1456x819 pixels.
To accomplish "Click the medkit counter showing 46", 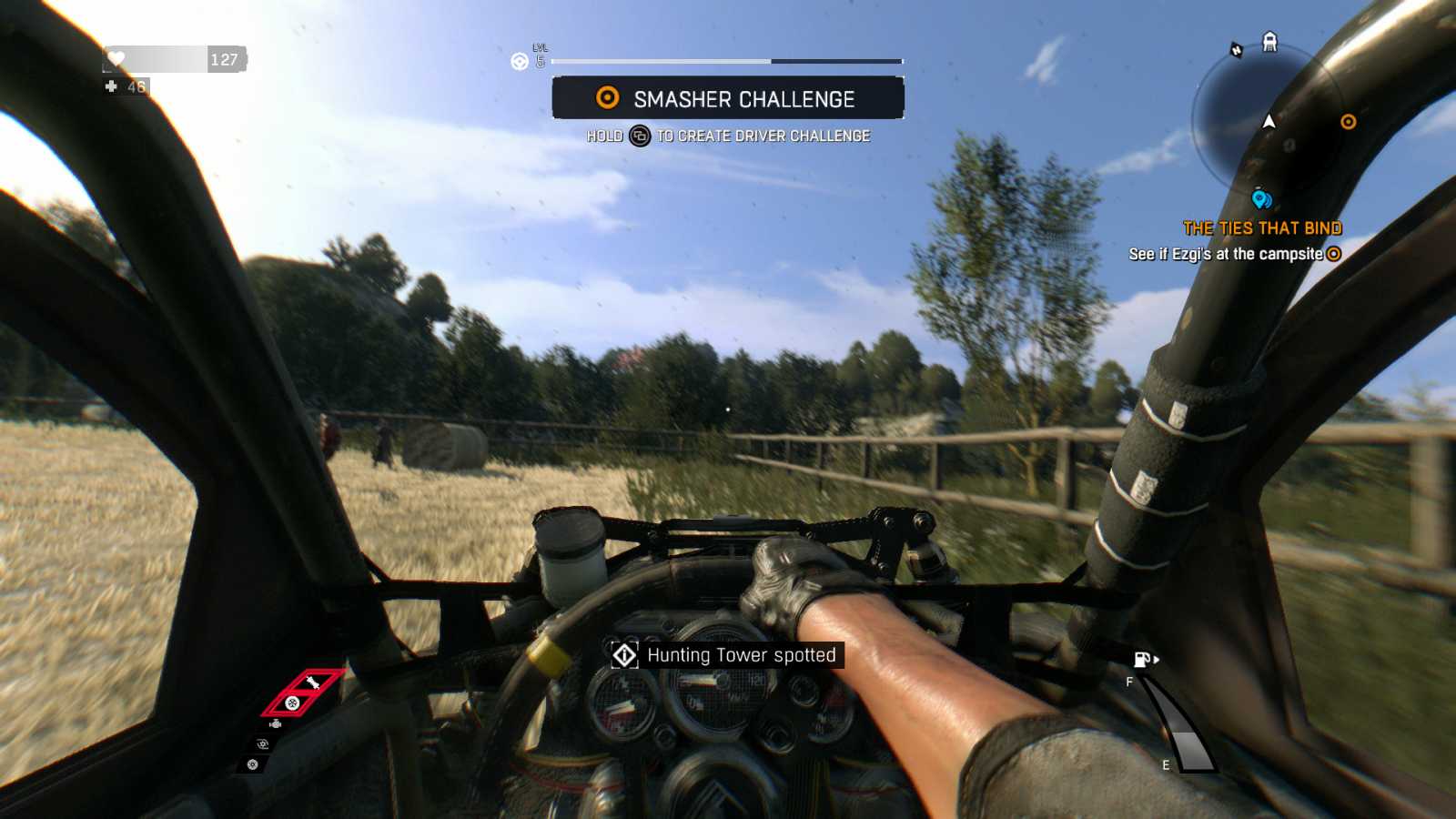I will pos(127,87).
